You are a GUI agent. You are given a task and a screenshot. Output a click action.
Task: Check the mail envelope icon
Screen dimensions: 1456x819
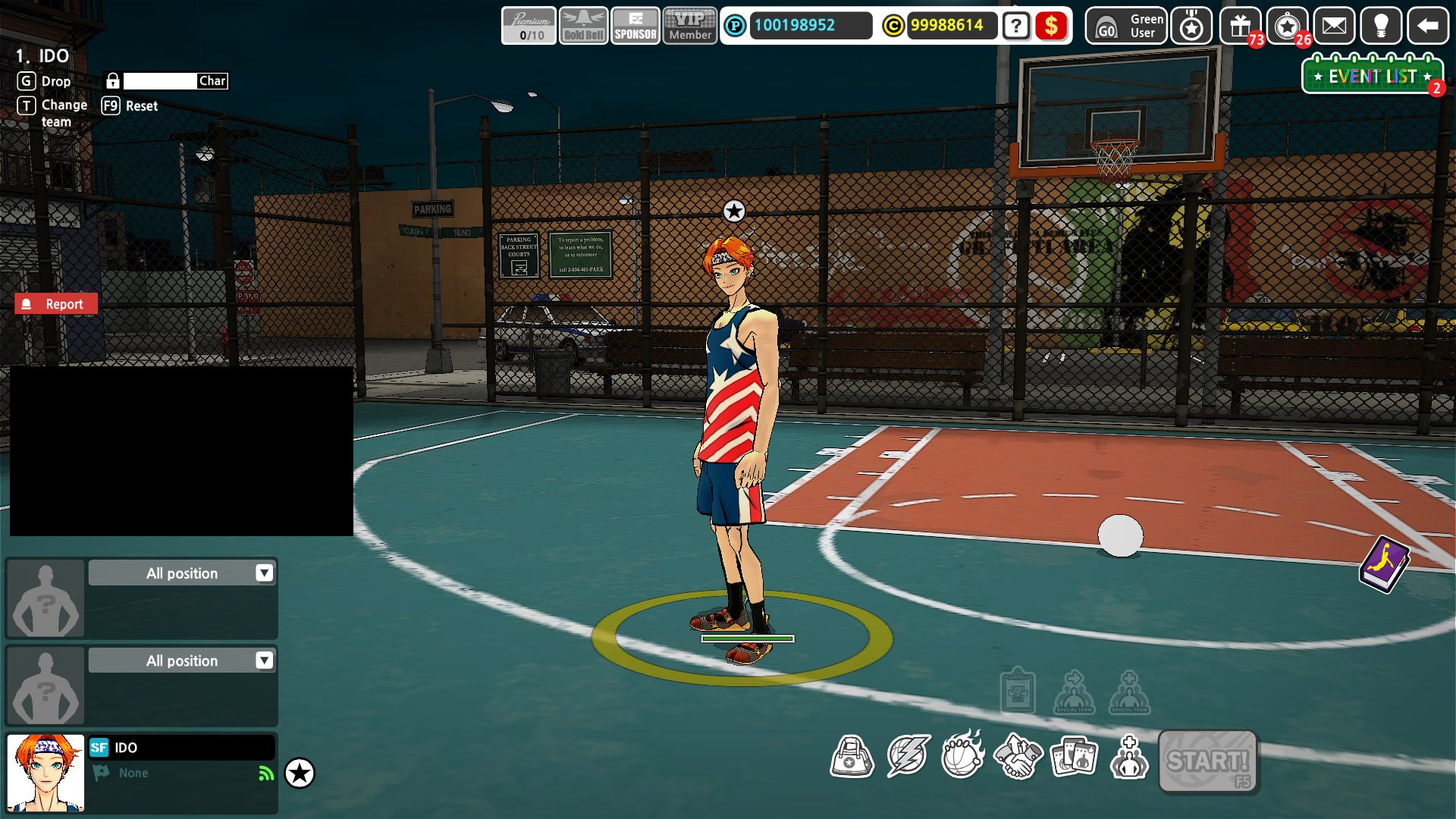(x=1334, y=27)
